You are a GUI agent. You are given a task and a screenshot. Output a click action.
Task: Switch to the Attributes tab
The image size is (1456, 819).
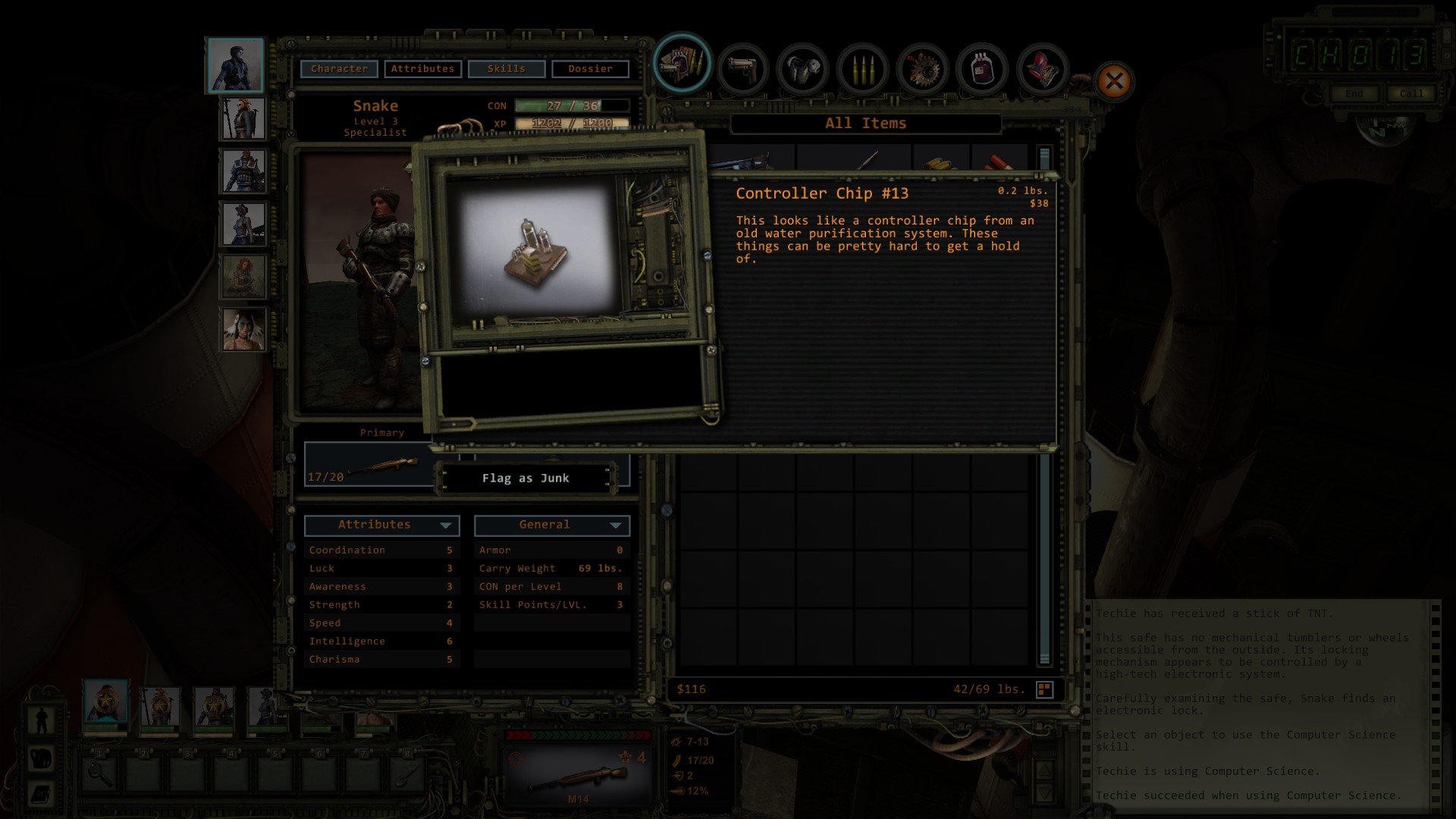422,69
